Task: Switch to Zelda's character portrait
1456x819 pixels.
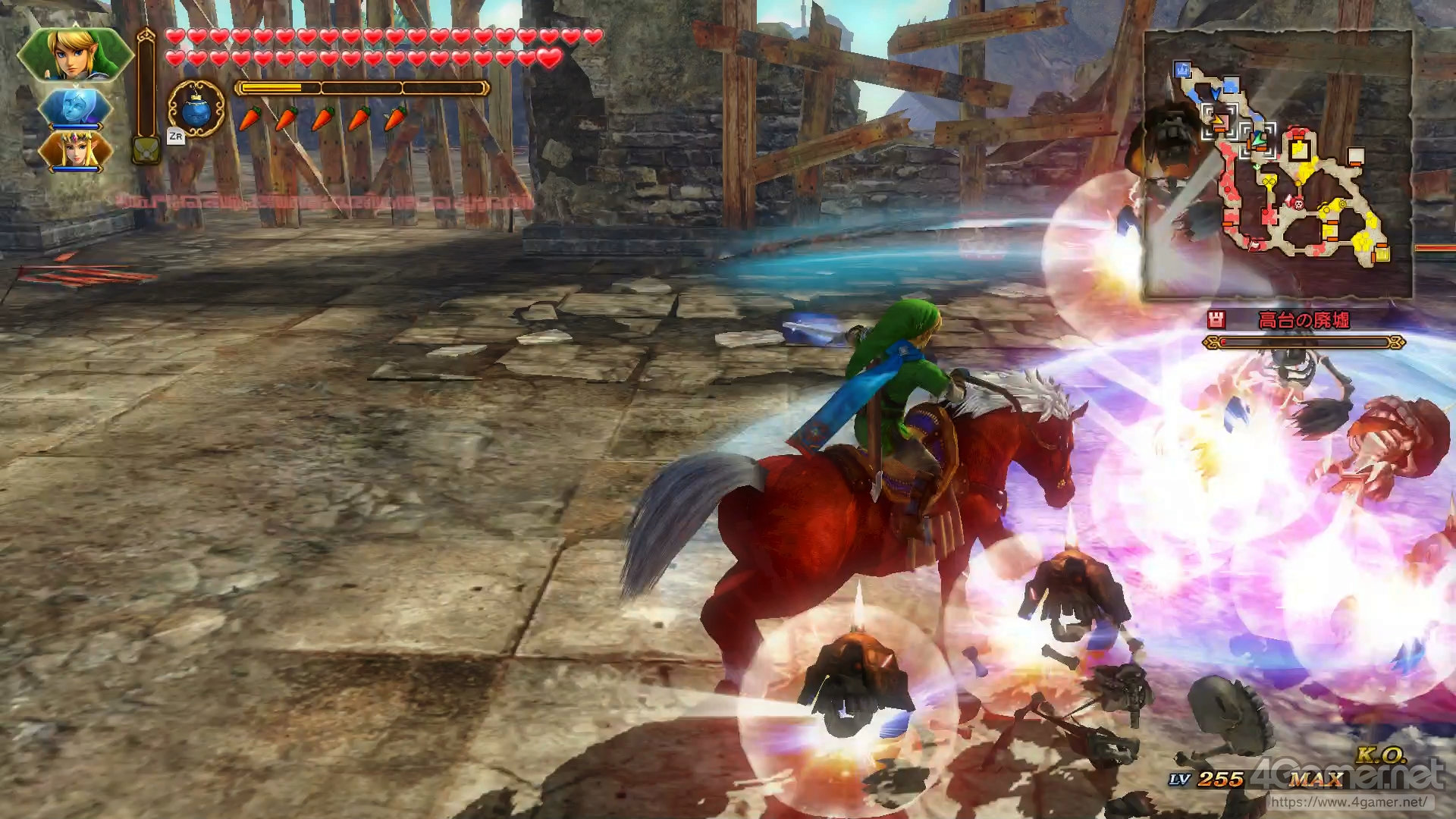Action: [74, 150]
